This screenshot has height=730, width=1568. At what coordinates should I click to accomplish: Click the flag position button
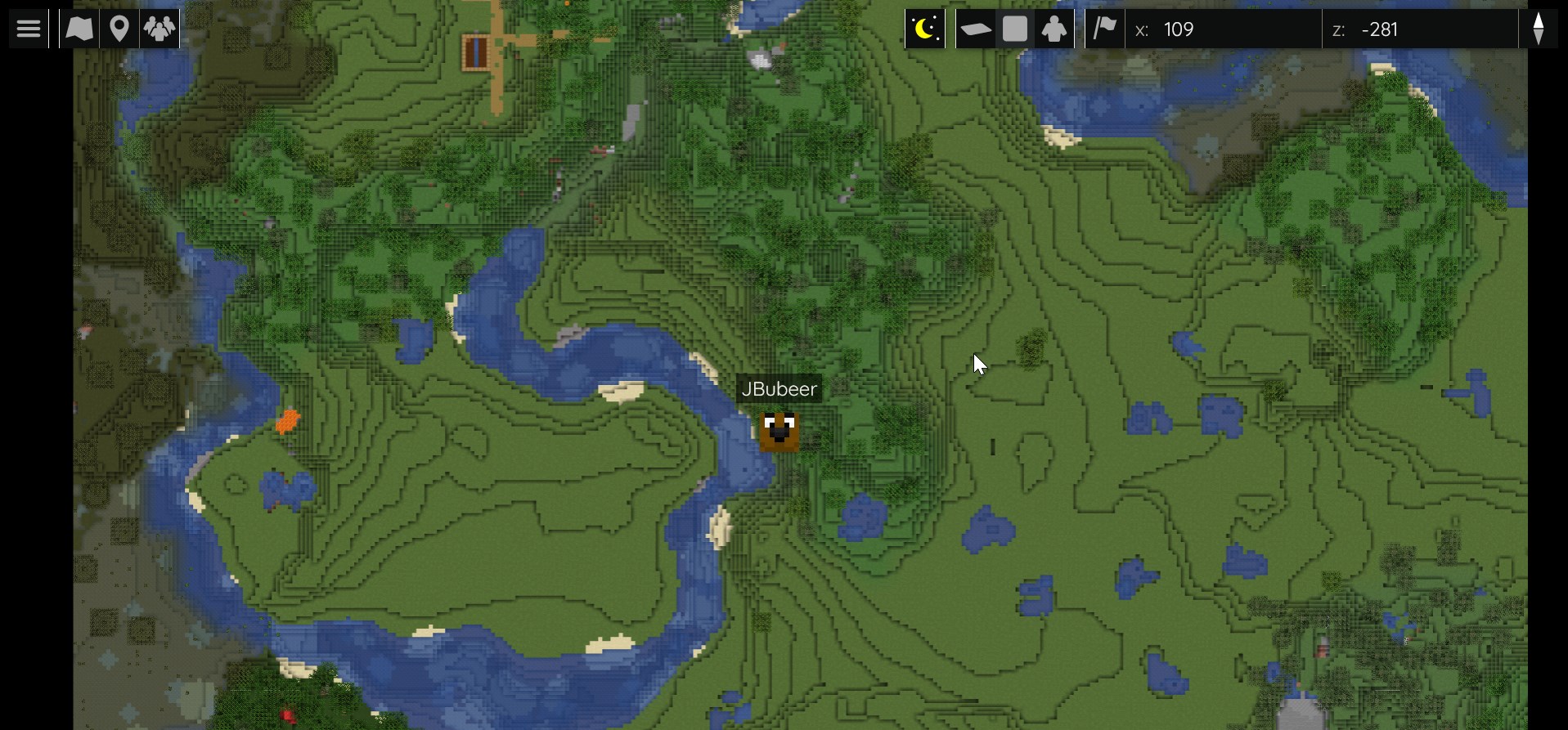[1105, 29]
